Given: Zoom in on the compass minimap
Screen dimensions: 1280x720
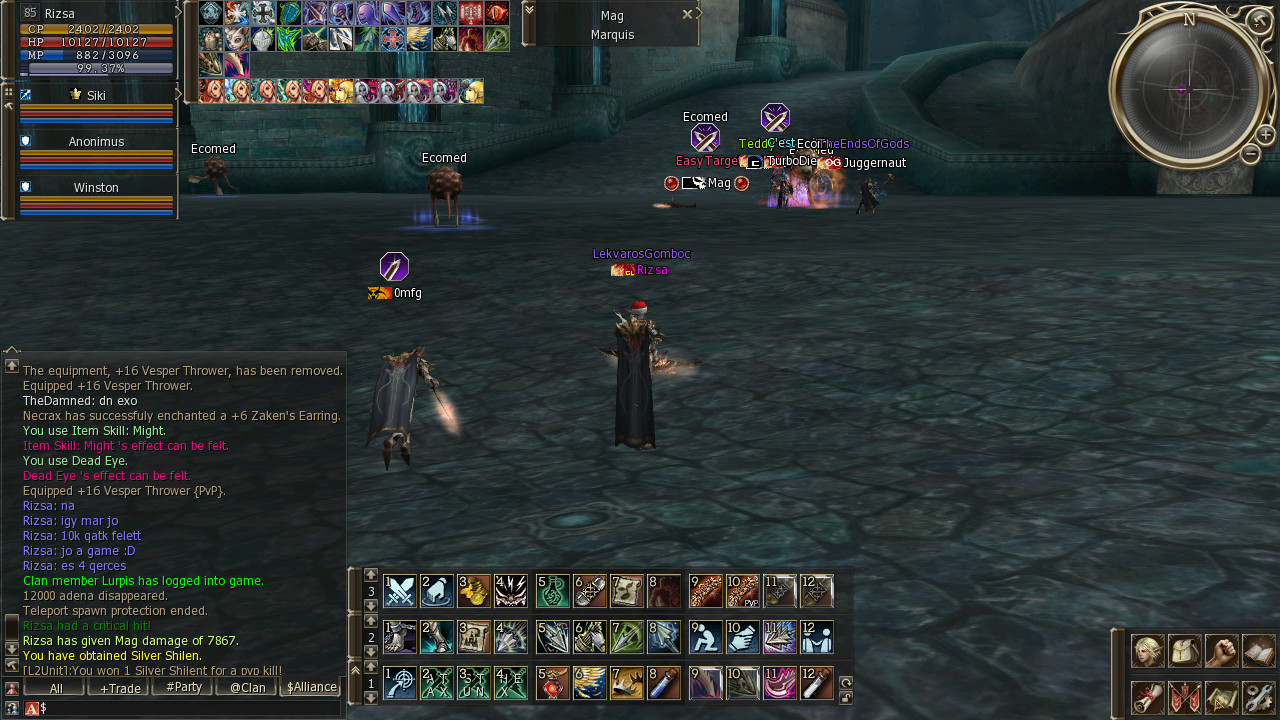Looking at the screenshot, I should click(x=1265, y=135).
